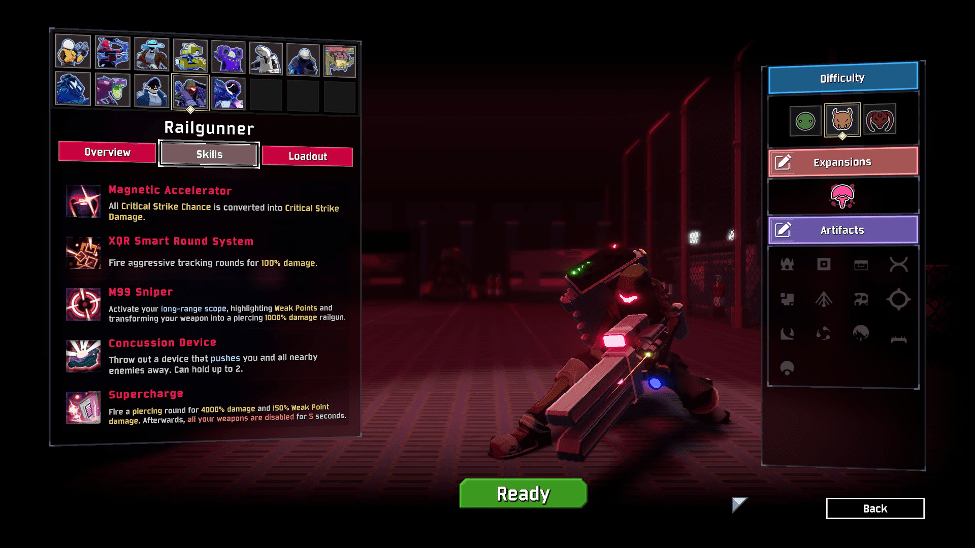Select the Mercenary survivor portrait
The width and height of the screenshot is (977, 550).
[303, 59]
